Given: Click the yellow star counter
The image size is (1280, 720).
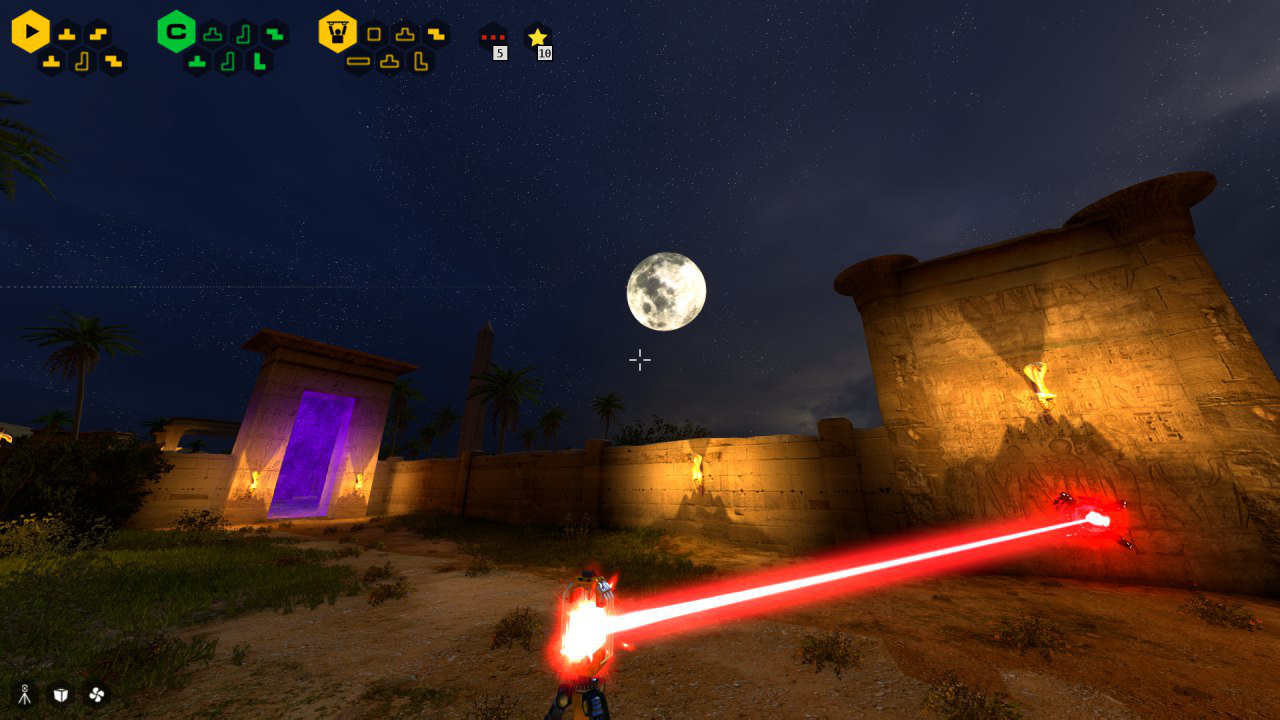Looking at the screenshot, I should tap(538, 37).
